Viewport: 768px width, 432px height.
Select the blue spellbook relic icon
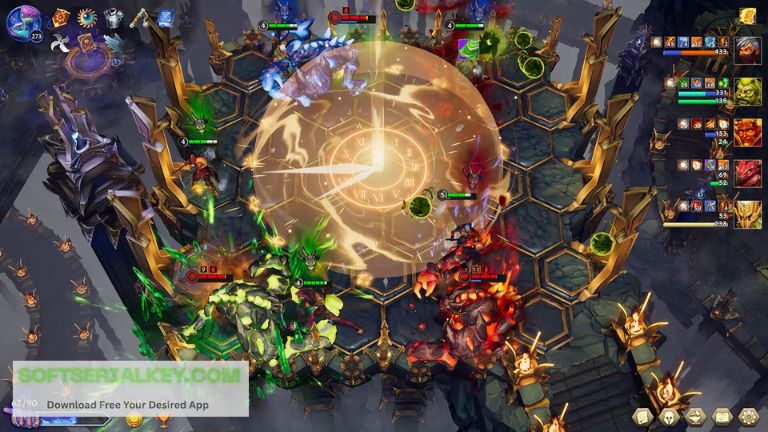pyautogui.click(x=165, y=17)
